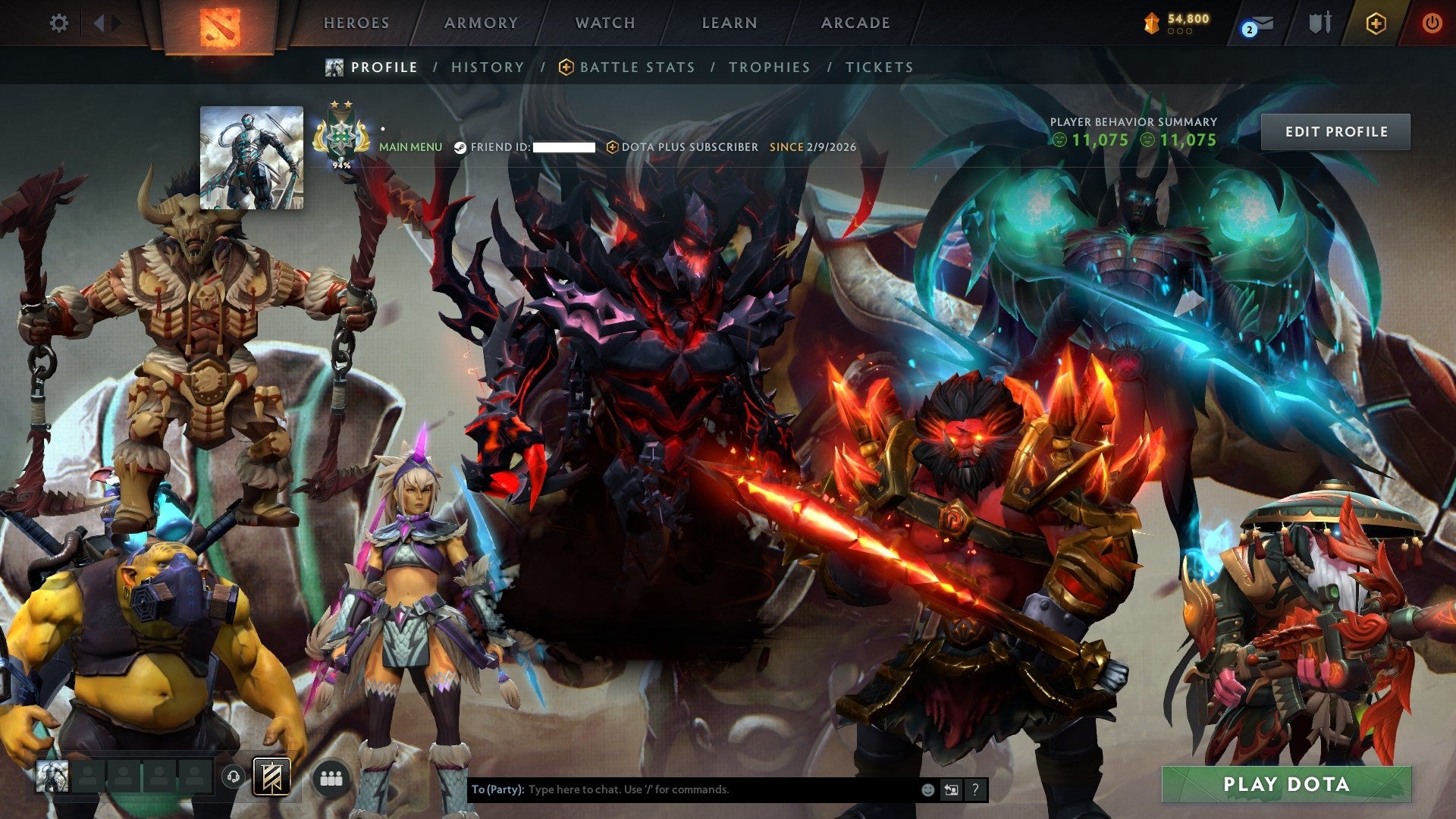Click the party chat text input field

coord(682,789)
